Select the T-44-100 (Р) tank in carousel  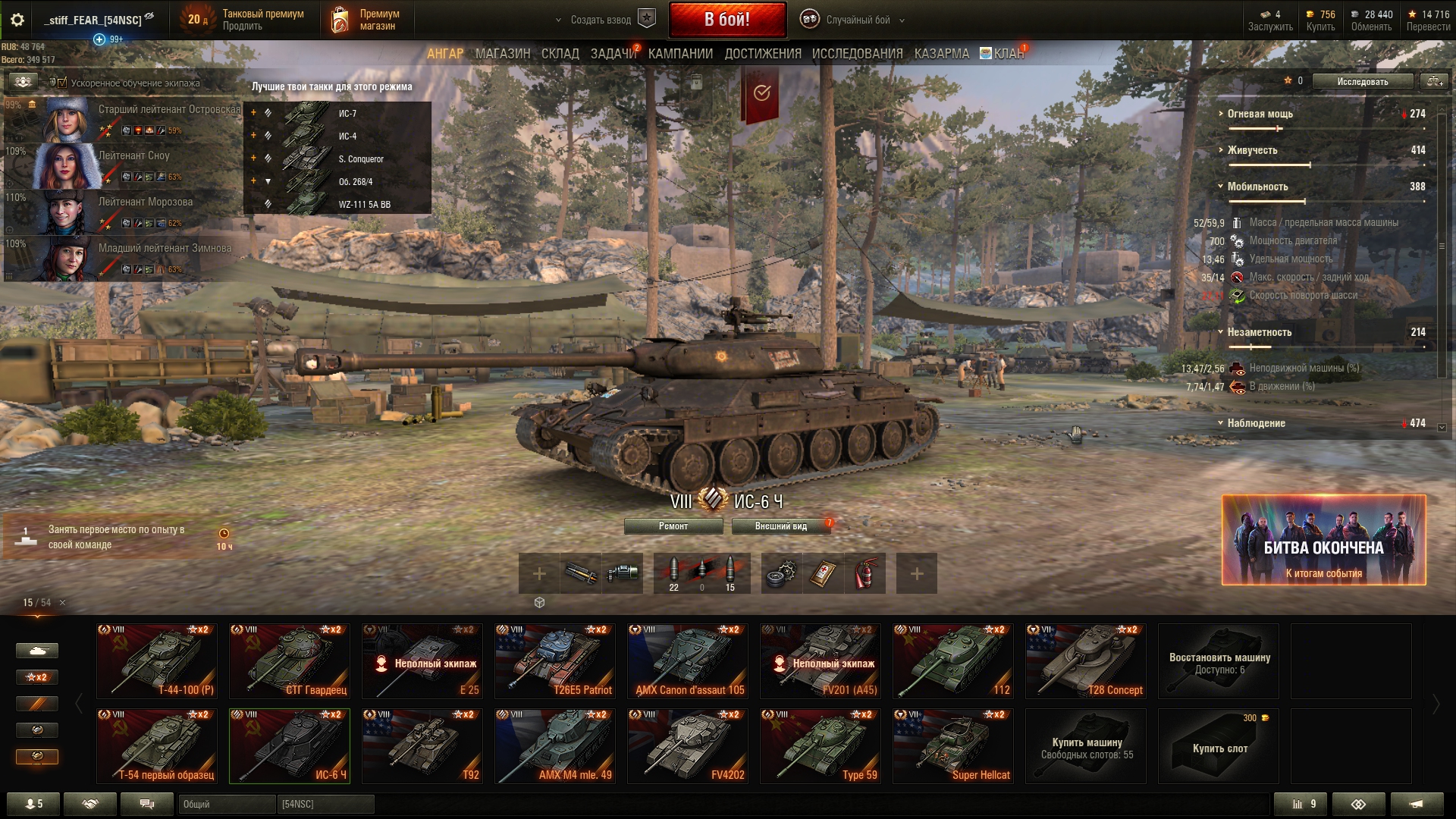pyautogui.click(x=157, y=661)
